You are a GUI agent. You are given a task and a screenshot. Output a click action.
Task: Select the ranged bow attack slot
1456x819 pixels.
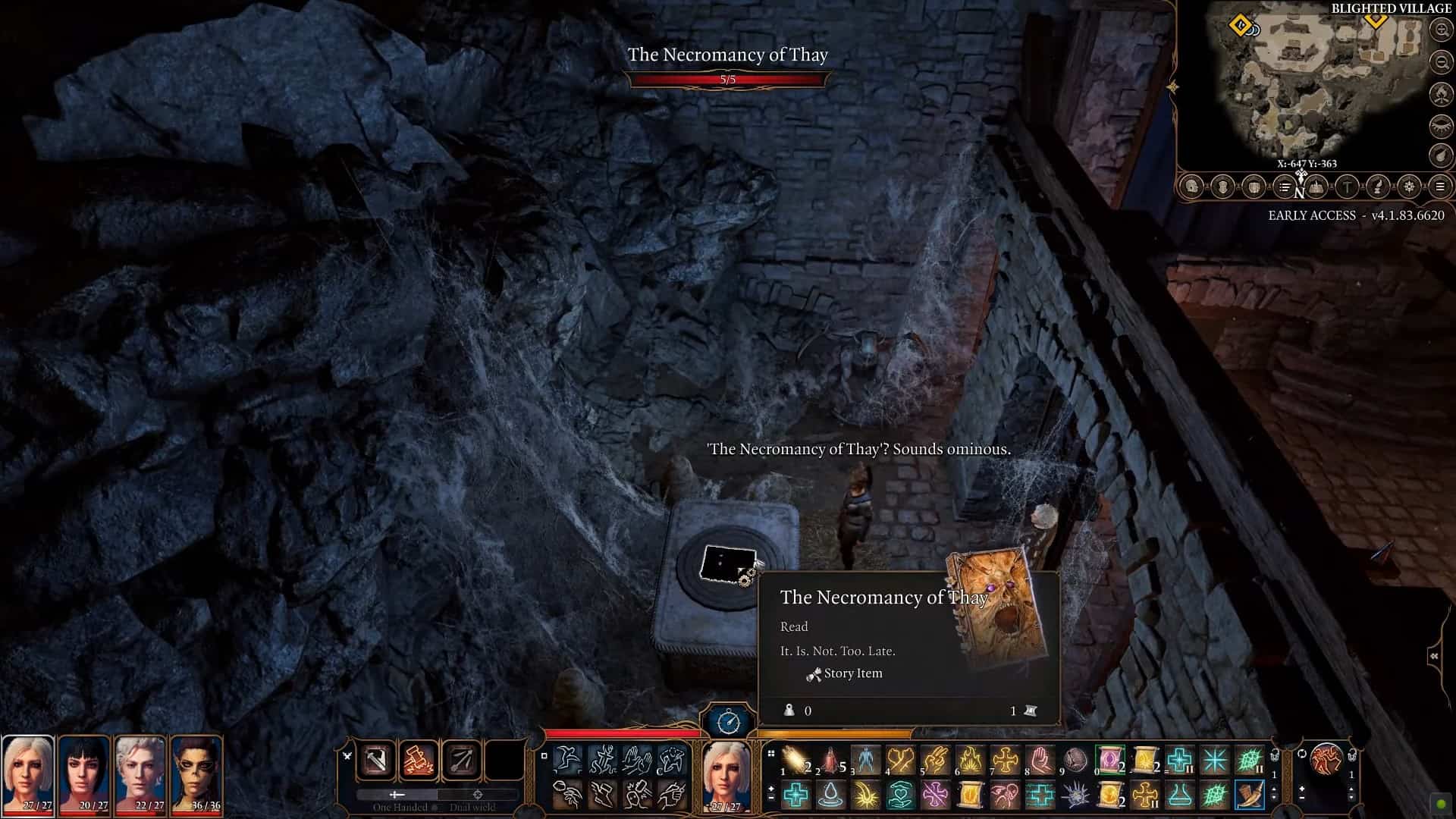[461, 760]
